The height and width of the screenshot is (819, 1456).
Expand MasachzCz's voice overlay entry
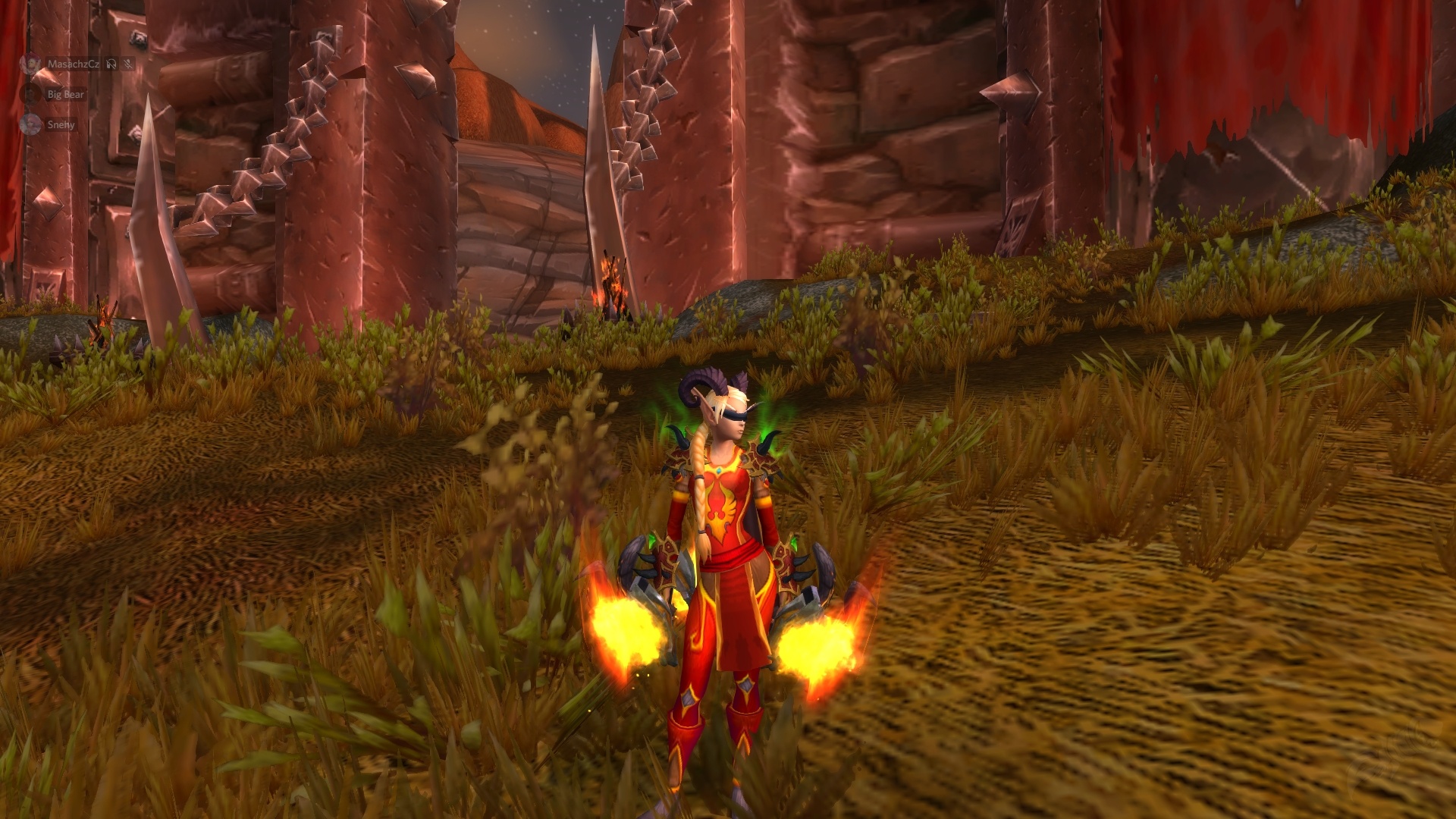74,64
